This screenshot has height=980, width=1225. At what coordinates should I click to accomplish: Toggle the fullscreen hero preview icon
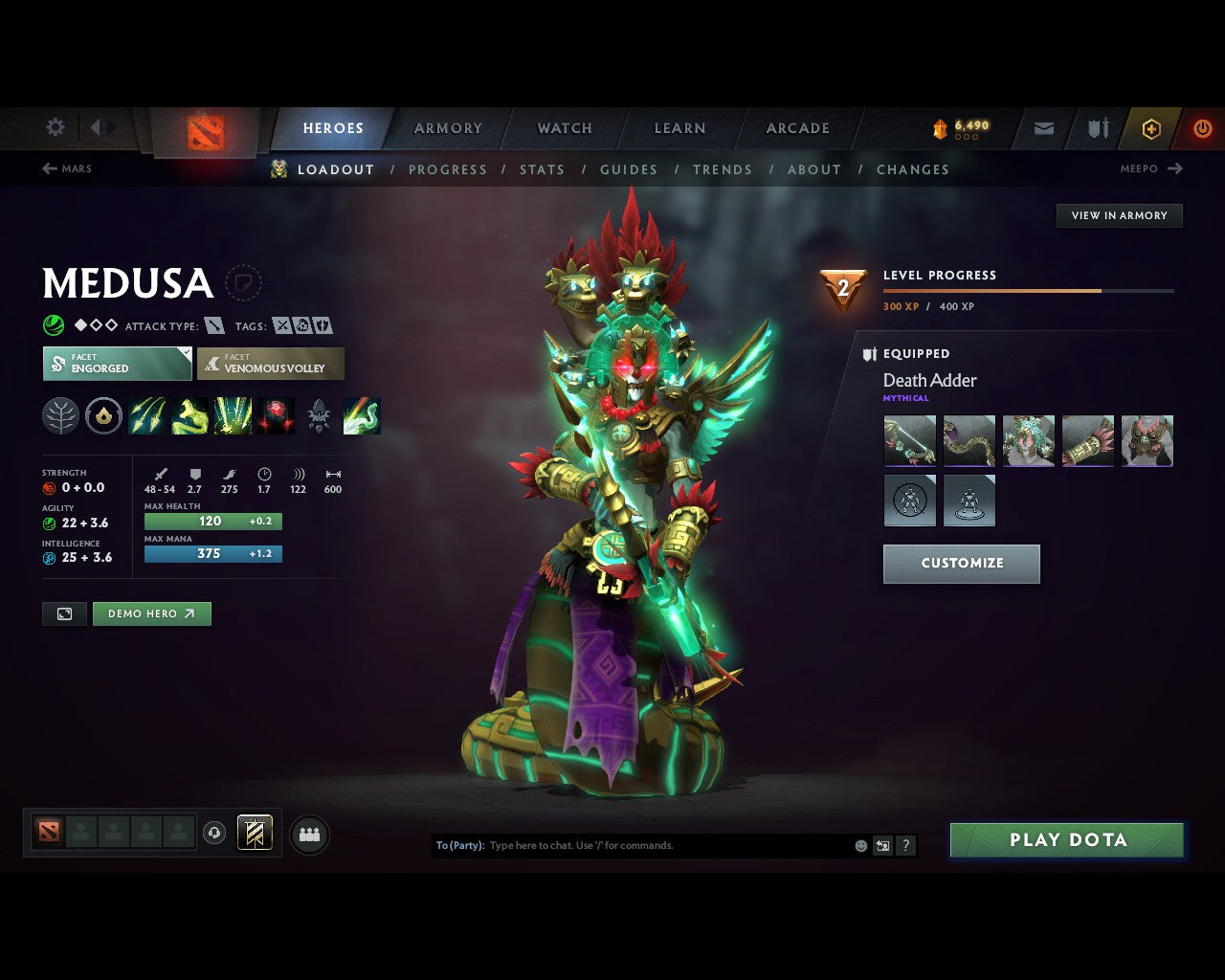pyautogui.click(x=63, y=613)
